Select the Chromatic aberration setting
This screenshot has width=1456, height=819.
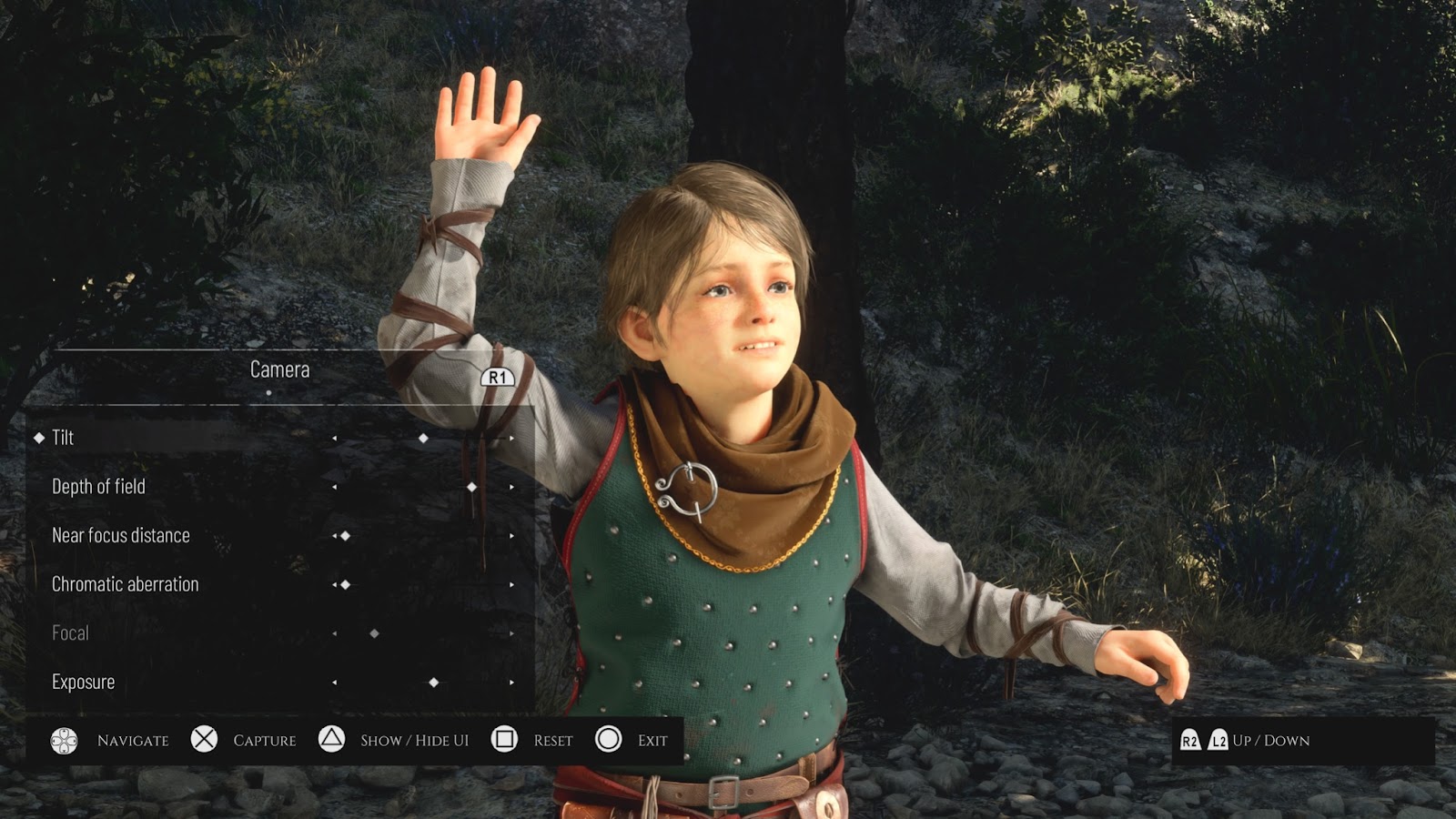click(x=125, y=584)
